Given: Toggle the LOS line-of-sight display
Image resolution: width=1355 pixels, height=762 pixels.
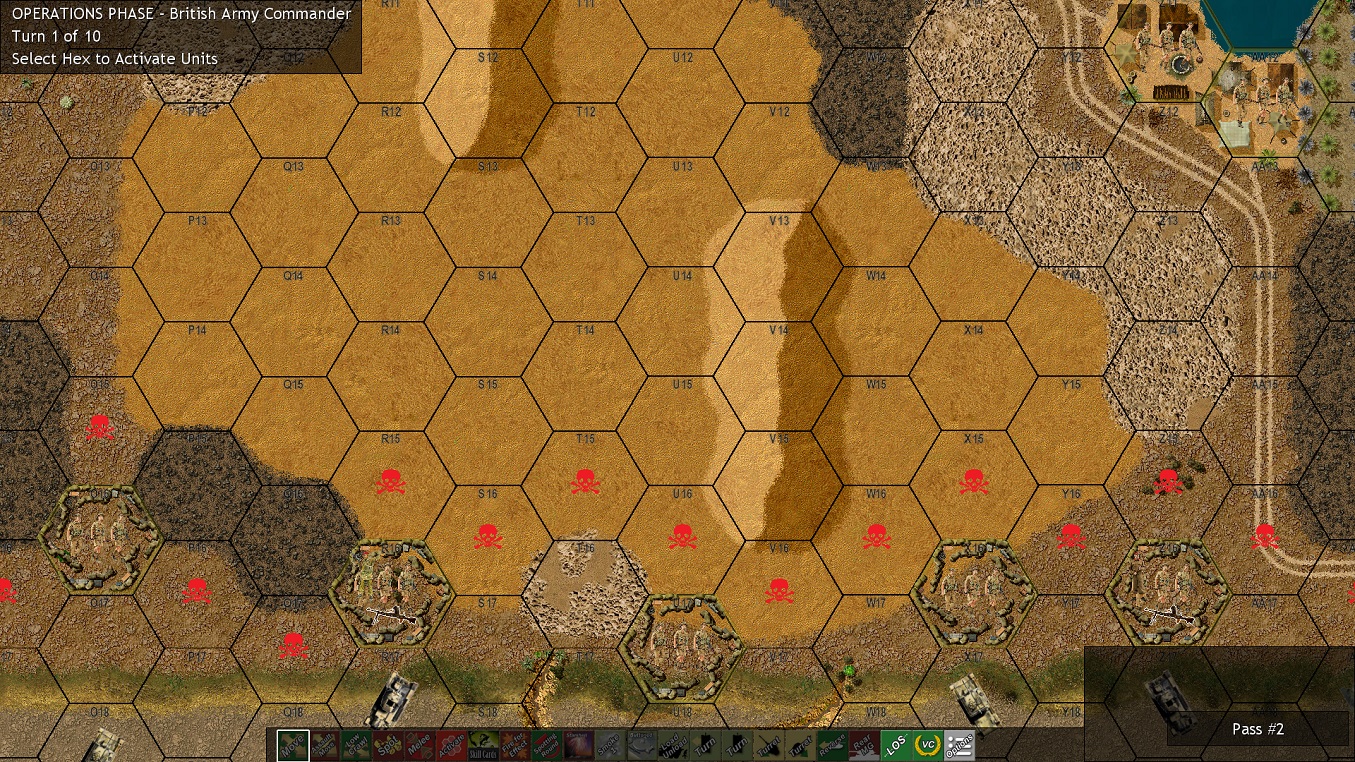Looking at the screenshot, I should pos(895,744).
